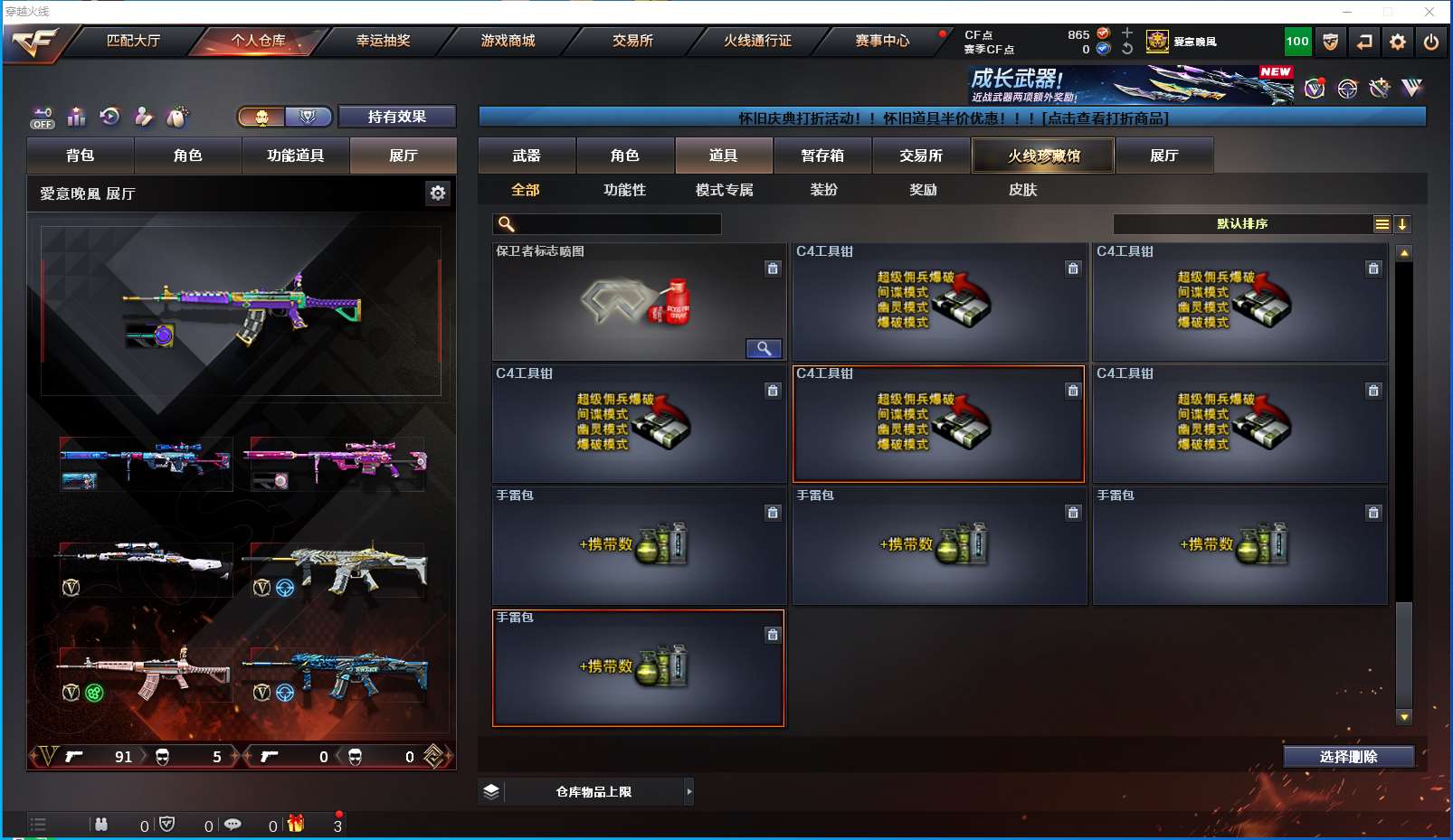Open the 交易所 top menu entry

click(x=632, y=41)
